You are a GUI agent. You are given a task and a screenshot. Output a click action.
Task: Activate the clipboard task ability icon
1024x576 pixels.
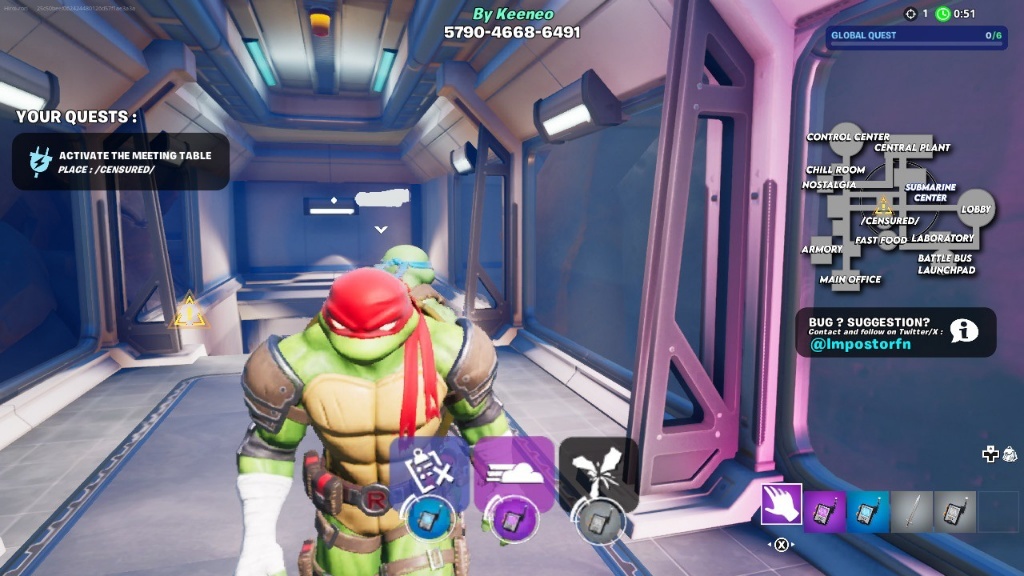point(429,472)
